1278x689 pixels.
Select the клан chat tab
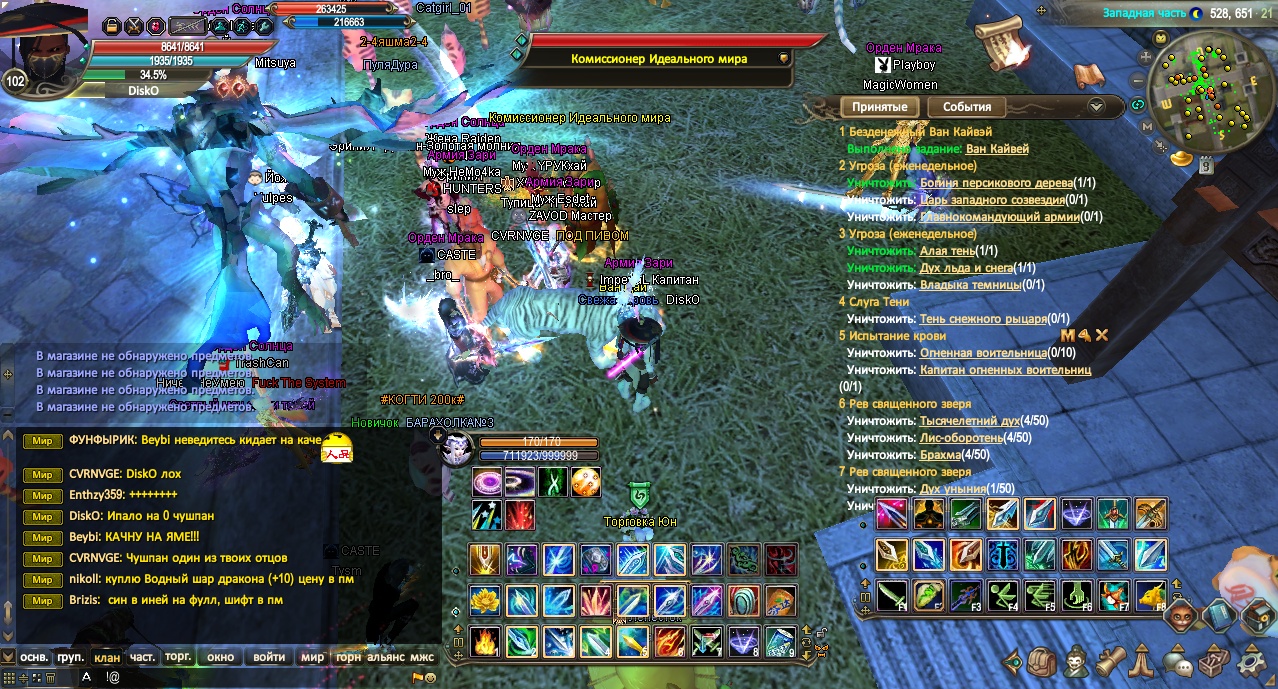point(106,657)
